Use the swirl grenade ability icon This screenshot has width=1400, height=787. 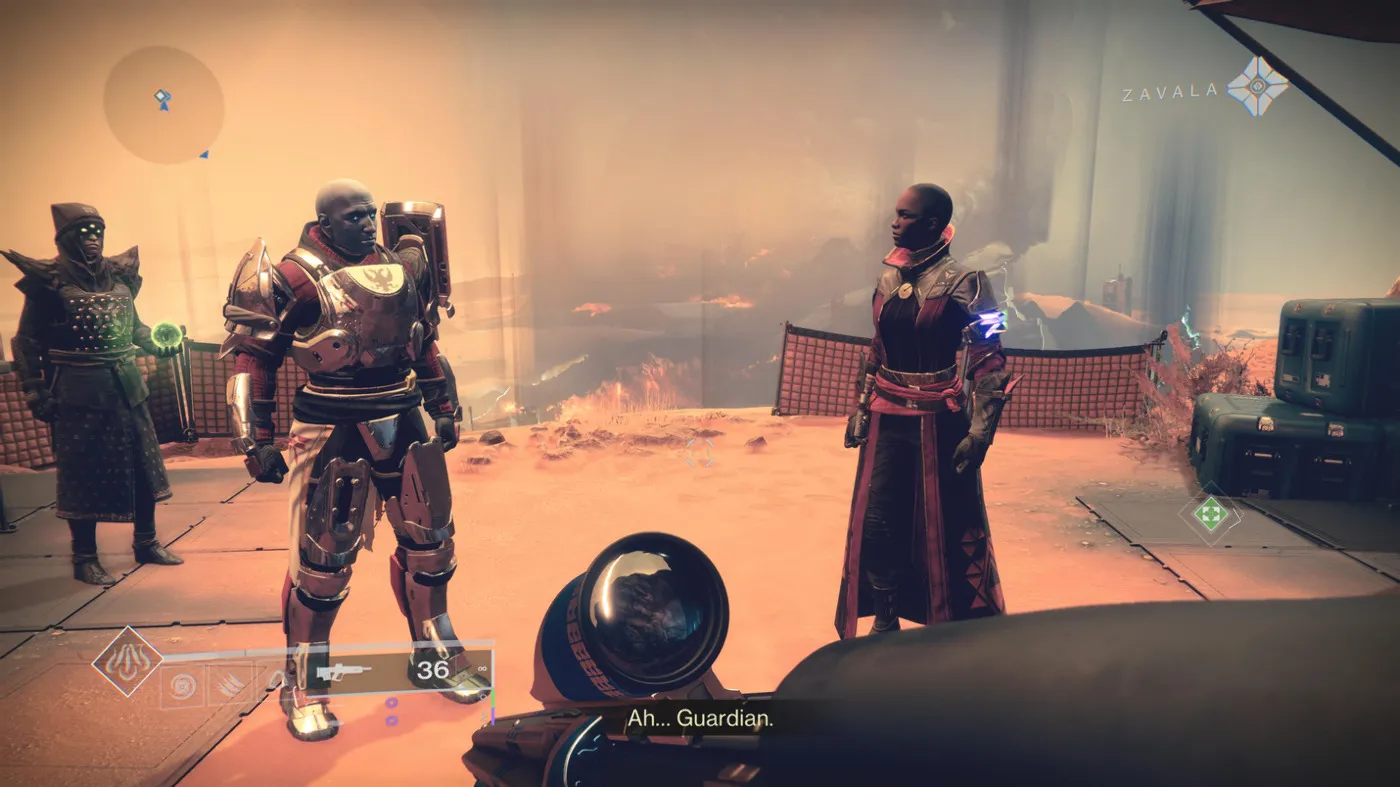pyautogui.click(x=182, y=686)
